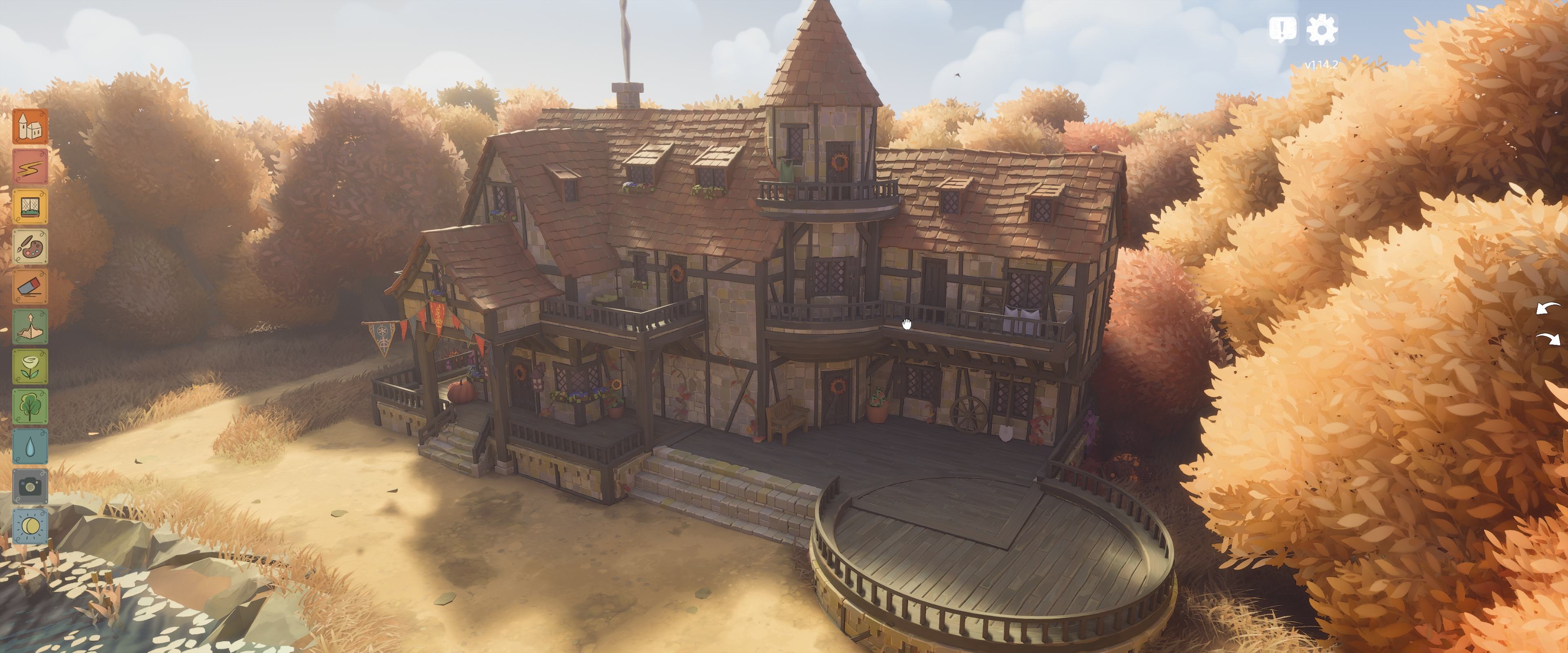1568x653 pixels.
Task: Select the terrain raise tool
Action: coord(30,327)
